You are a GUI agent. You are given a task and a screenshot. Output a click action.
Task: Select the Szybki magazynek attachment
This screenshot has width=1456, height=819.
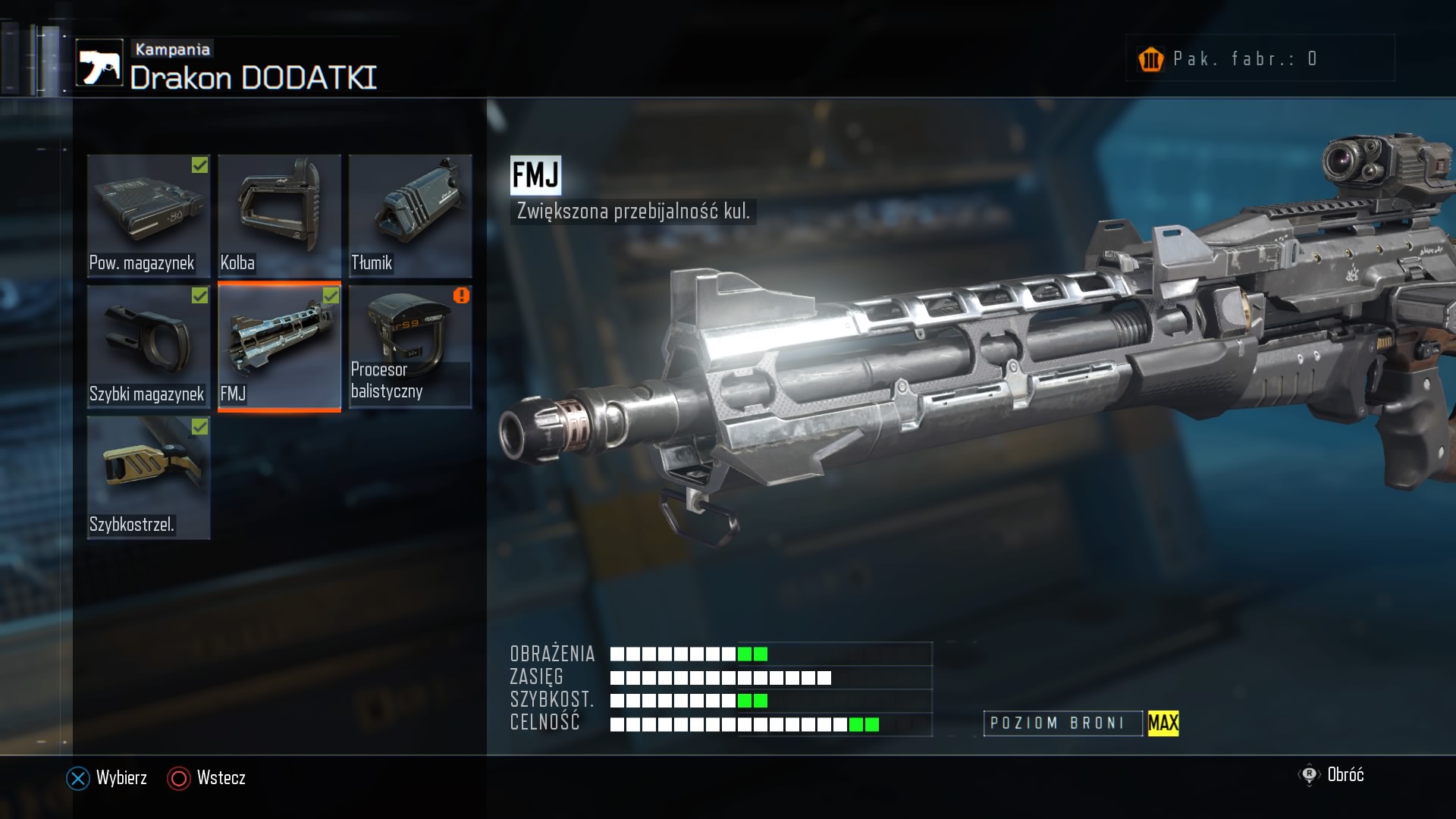149,347
